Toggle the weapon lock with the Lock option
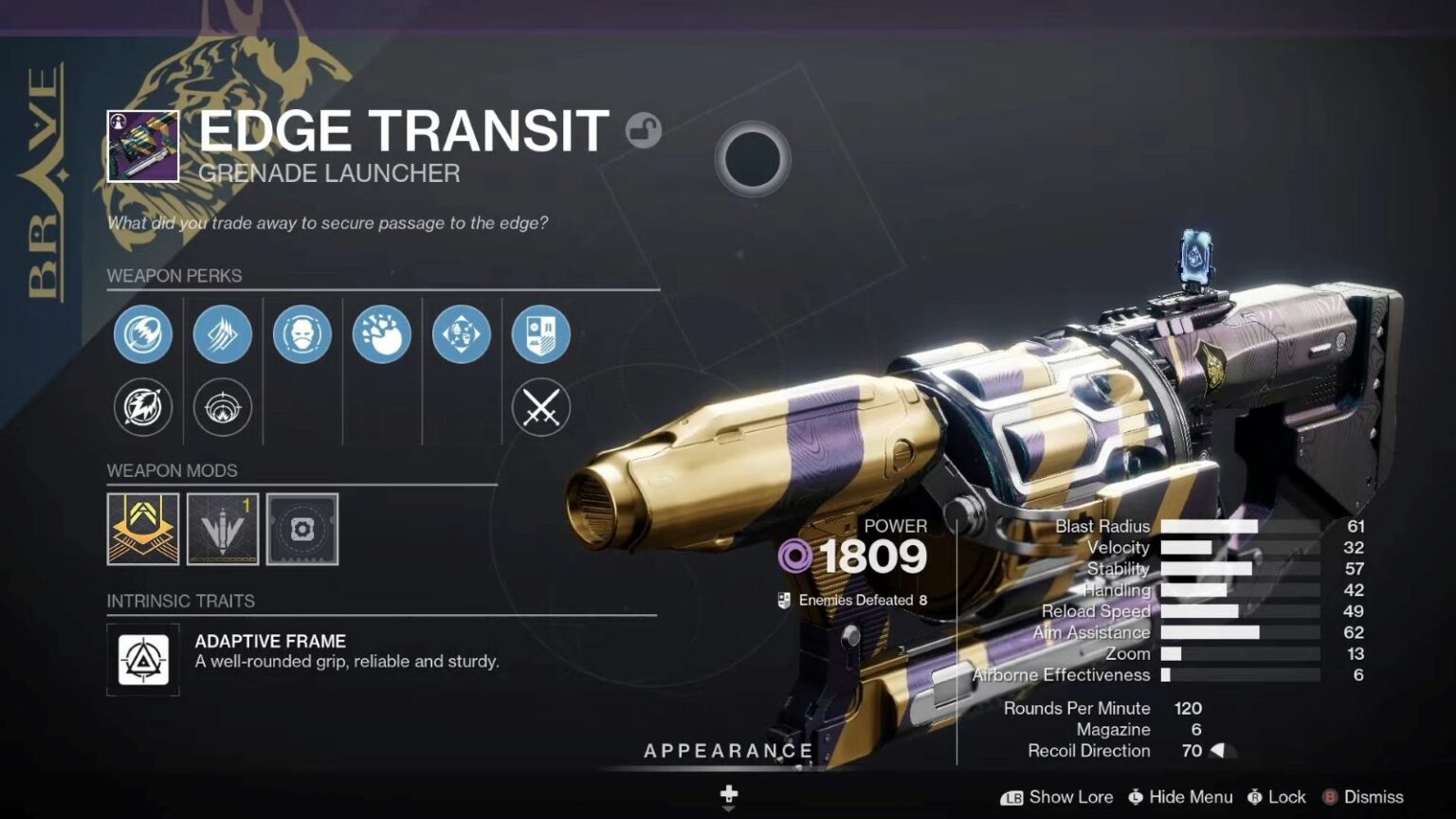1456x819 pixels. (x=1278, y=797)
